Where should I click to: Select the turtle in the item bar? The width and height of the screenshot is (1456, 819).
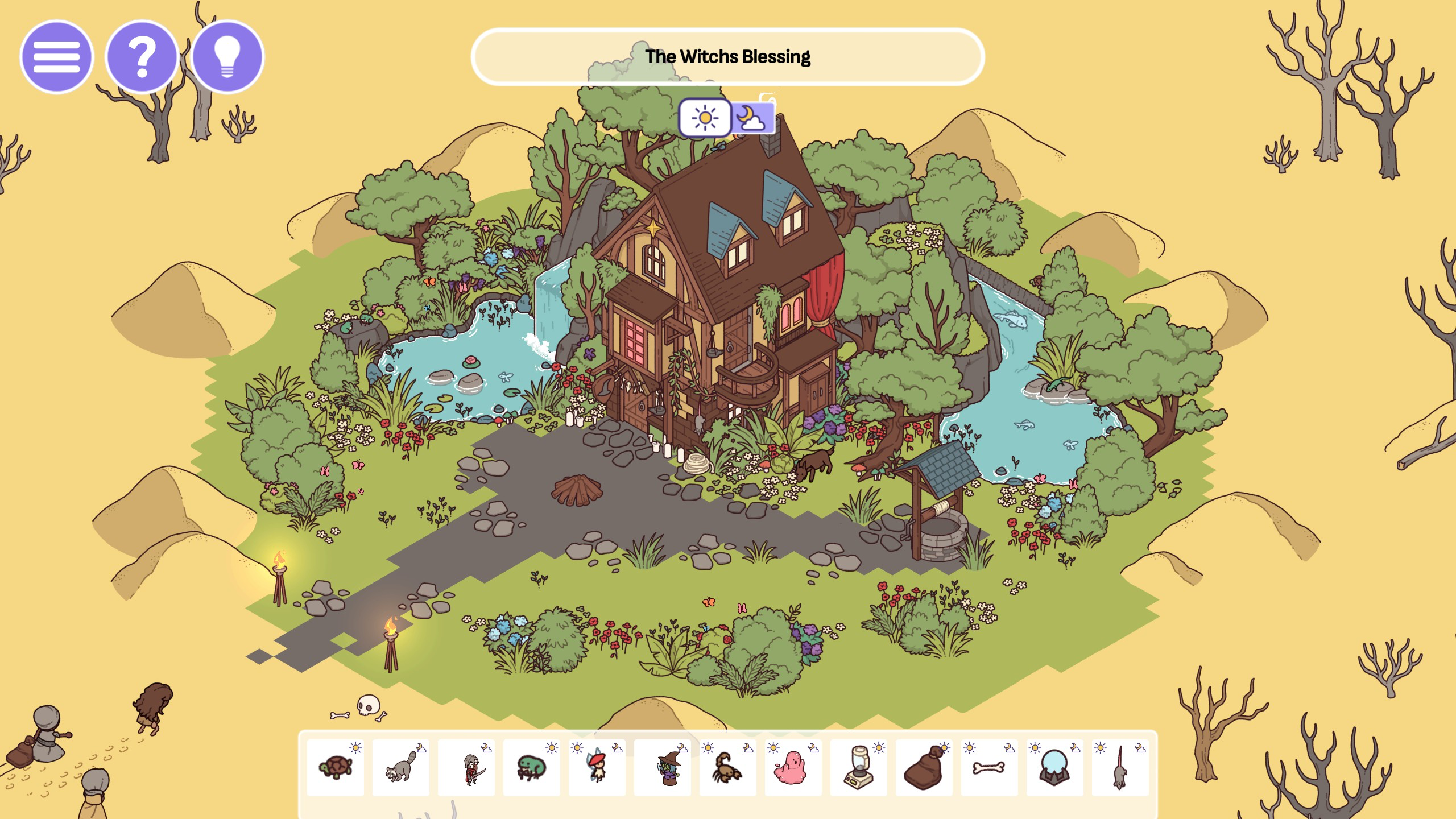point(336,767)
